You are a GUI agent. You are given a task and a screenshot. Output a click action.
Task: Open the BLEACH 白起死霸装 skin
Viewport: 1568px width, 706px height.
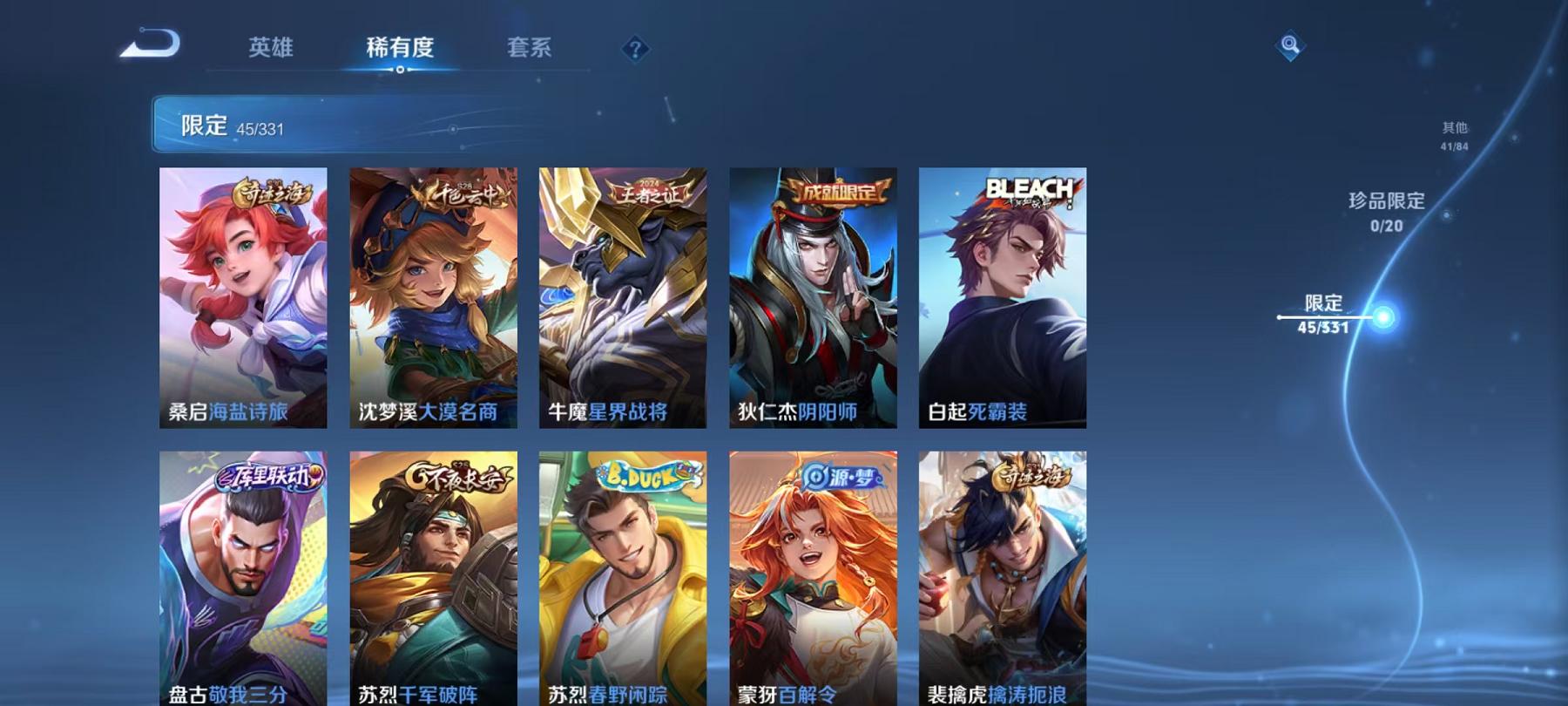tap(1002, 296)
